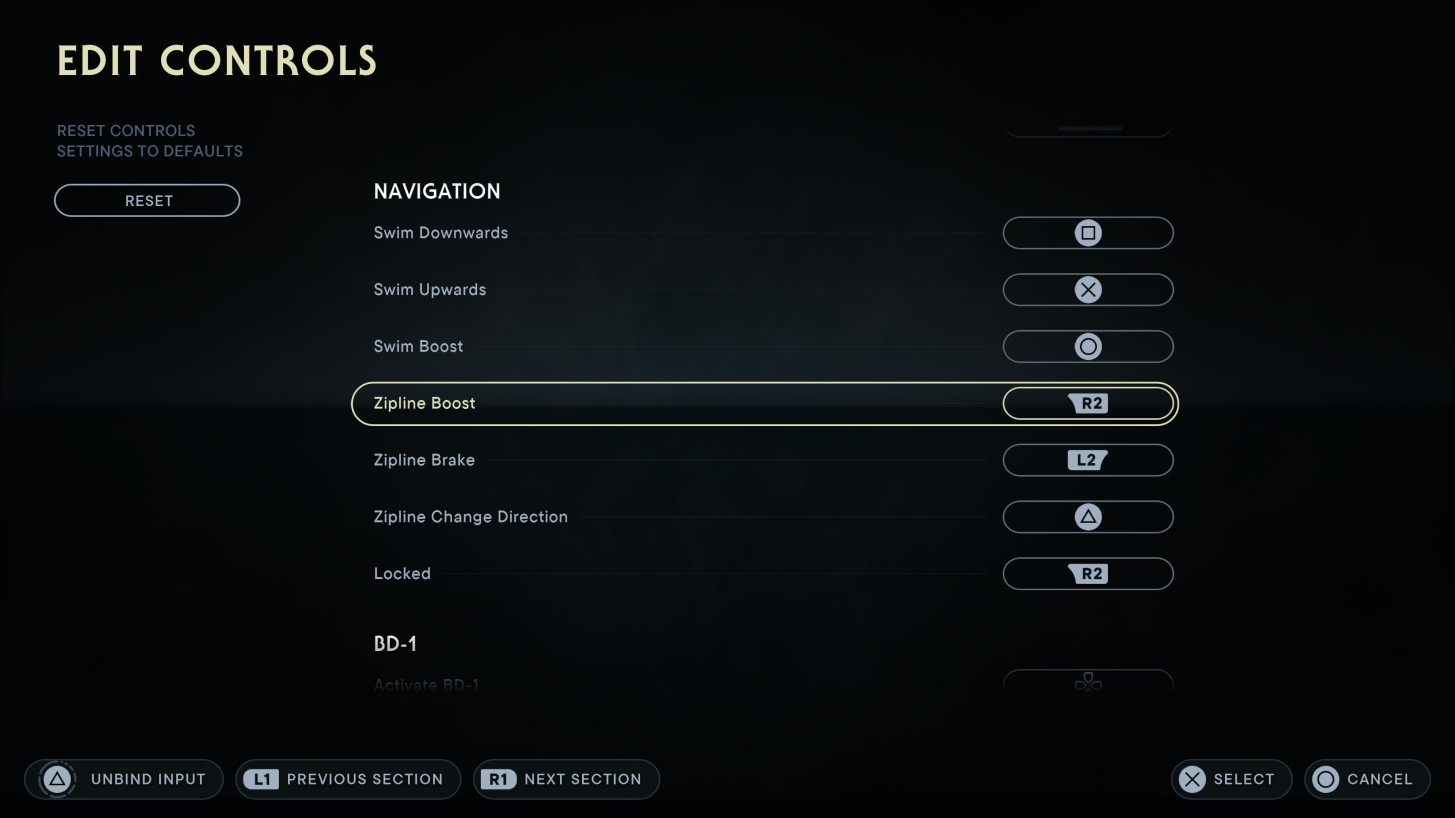
Task: Select the EDIT CONTROLS title
Action: [x=216, y=60]
